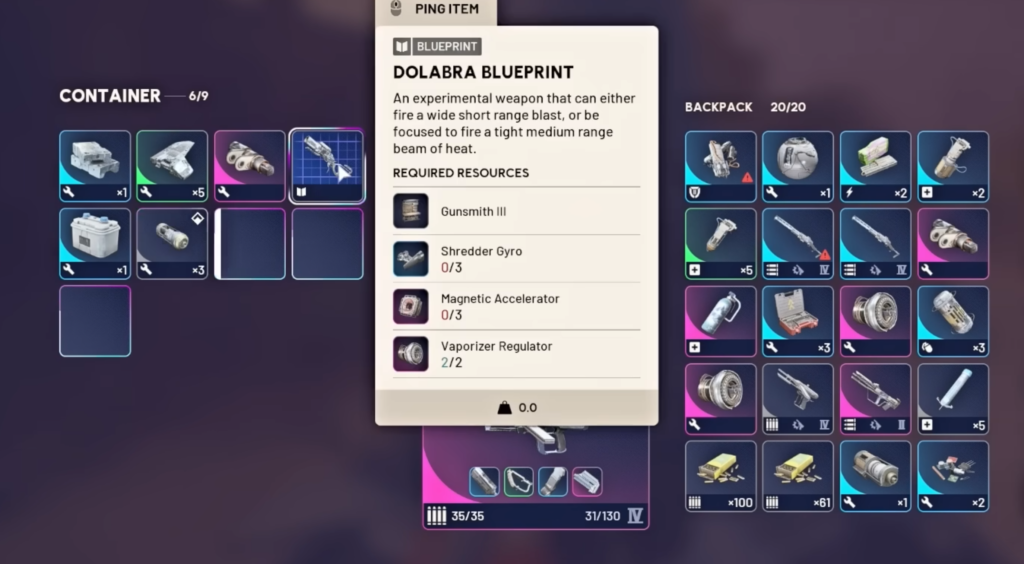Choose the green-rarity syringe stack of five
Image resolution: width=1024 pixels, height=564 pixels.
[720, 243]
